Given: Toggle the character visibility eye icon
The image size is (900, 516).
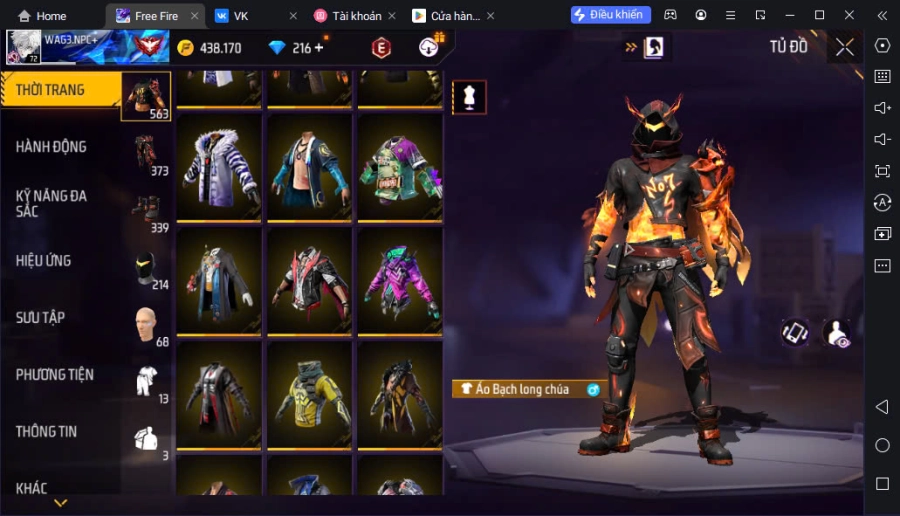Looking at the screenshot, I should pos(837,334).
